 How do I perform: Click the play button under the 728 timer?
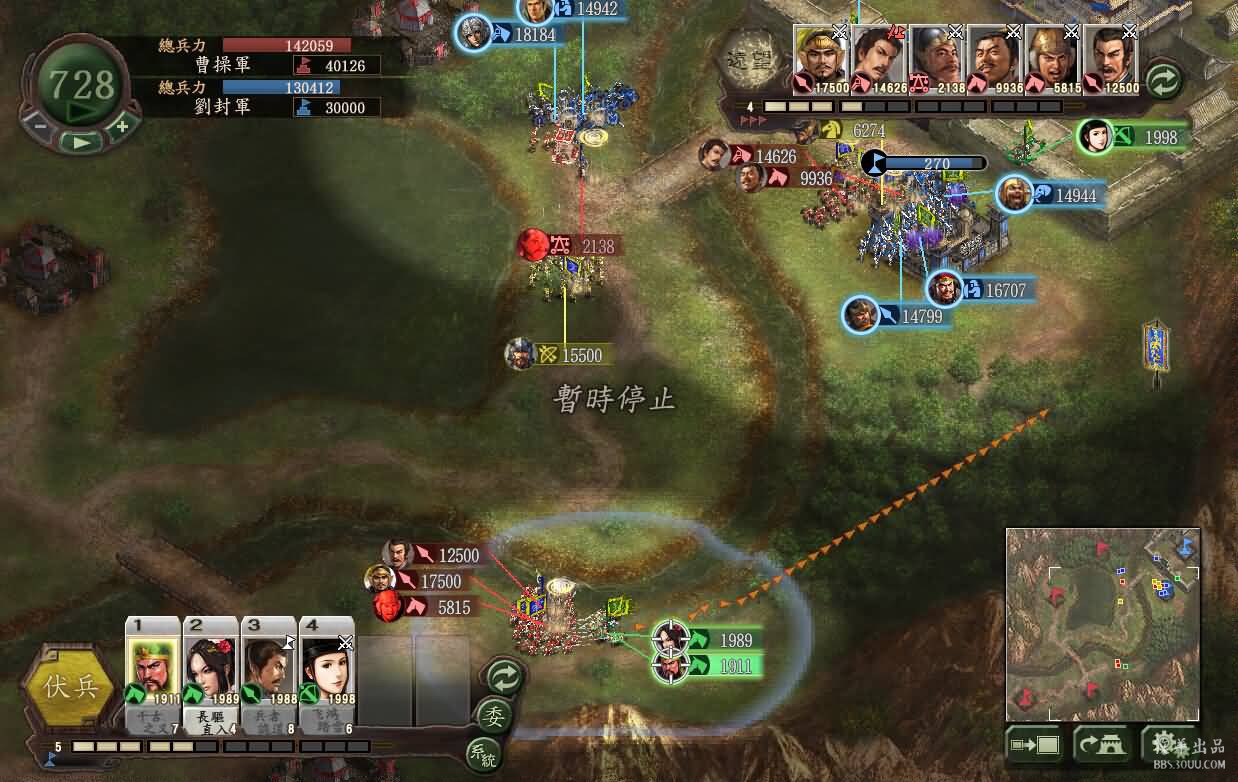point(82,142)
